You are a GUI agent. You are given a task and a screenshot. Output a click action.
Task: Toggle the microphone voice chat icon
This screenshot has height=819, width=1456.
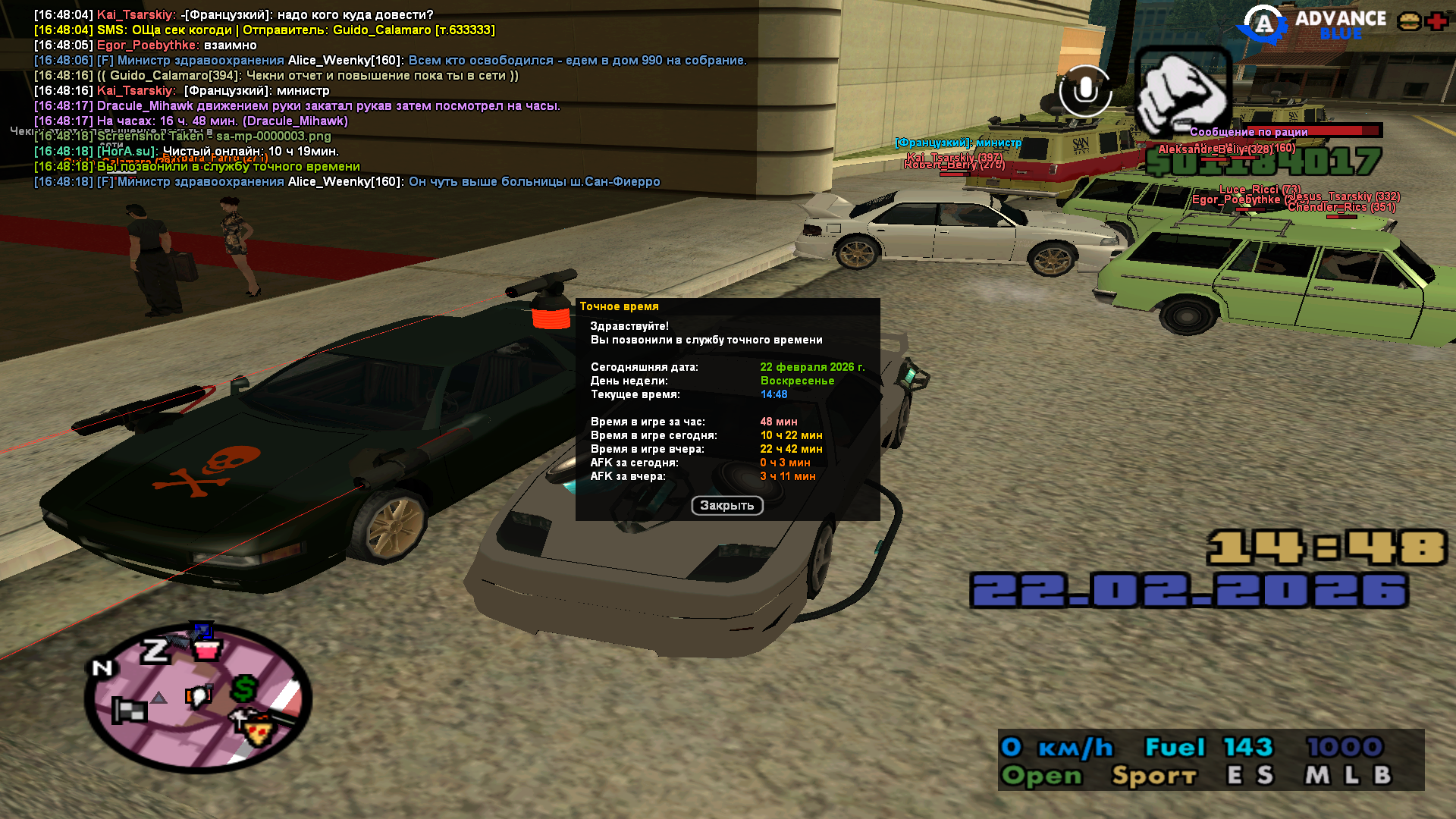click(1085, 91)
